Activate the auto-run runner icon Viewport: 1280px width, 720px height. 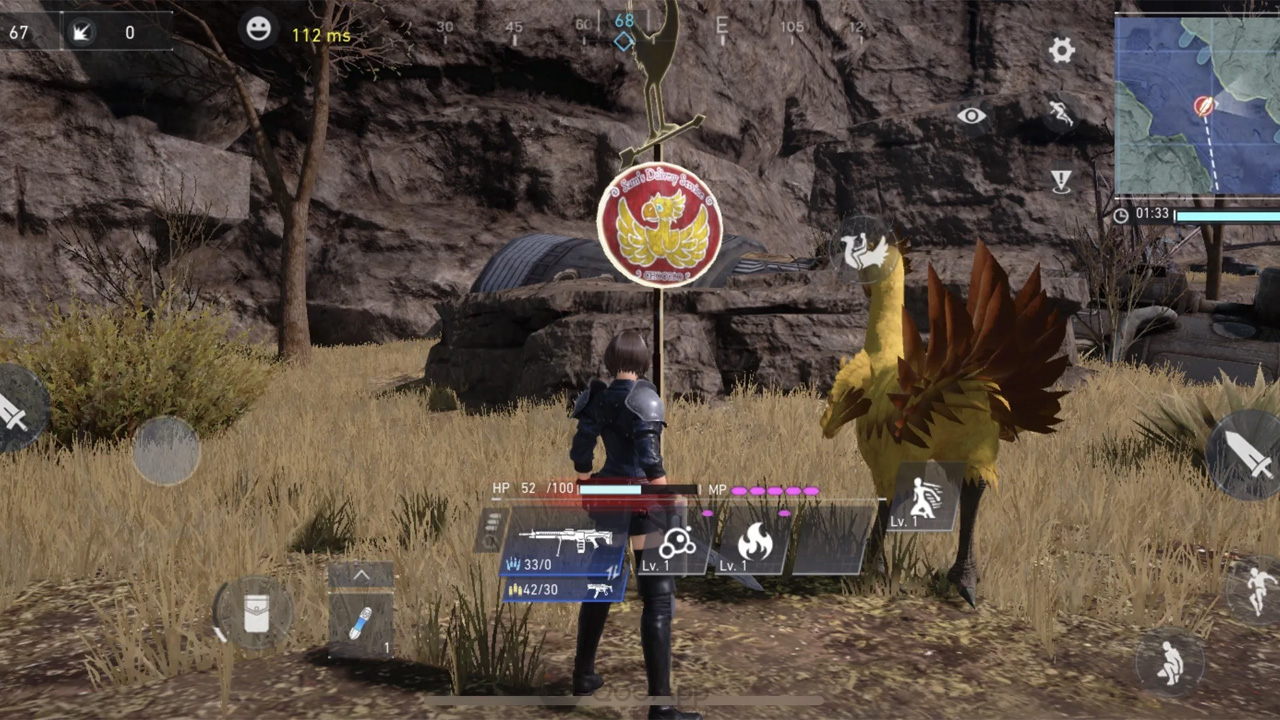pos(1060,114)
